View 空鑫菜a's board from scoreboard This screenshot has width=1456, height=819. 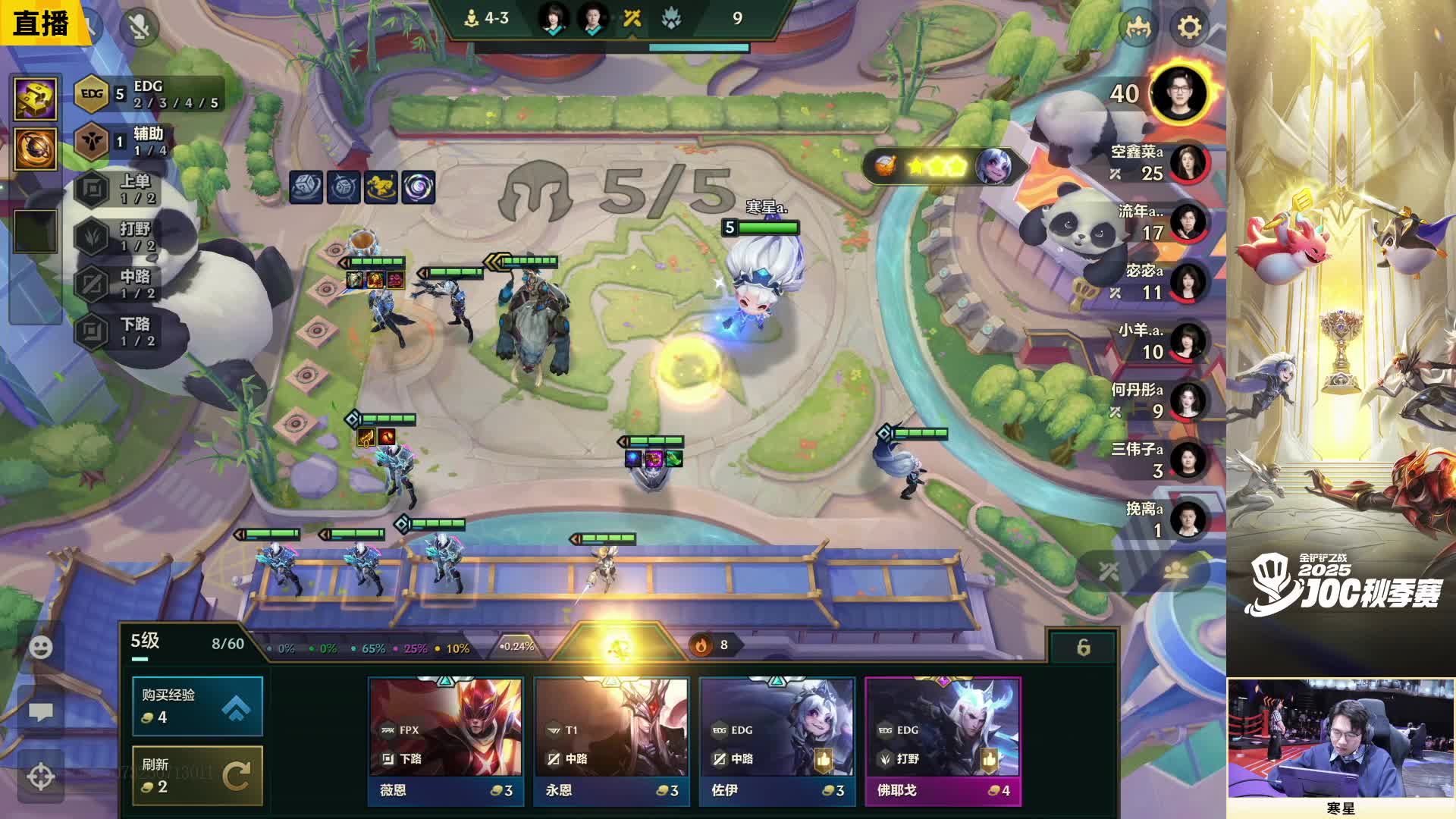tap(1188, 163)
